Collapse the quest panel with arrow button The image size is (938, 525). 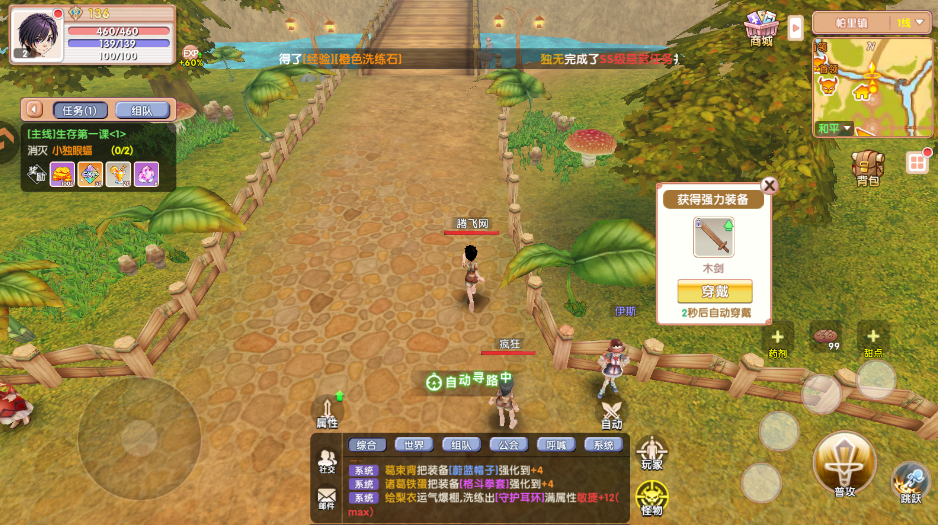coord(35,110)
